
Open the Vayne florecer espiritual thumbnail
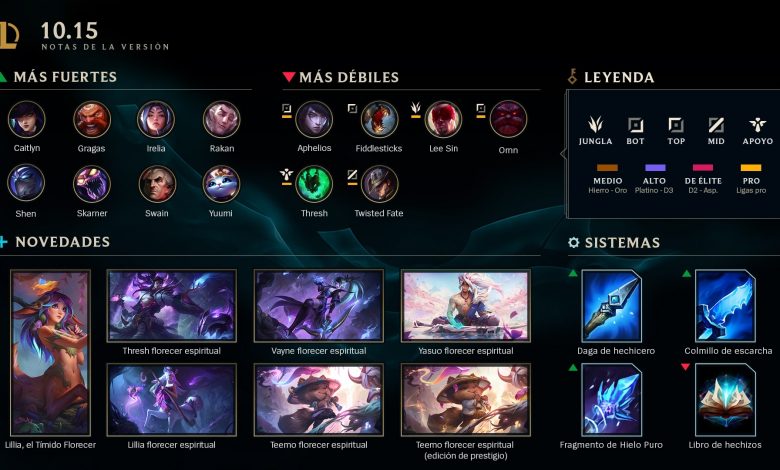pos(319,306)
